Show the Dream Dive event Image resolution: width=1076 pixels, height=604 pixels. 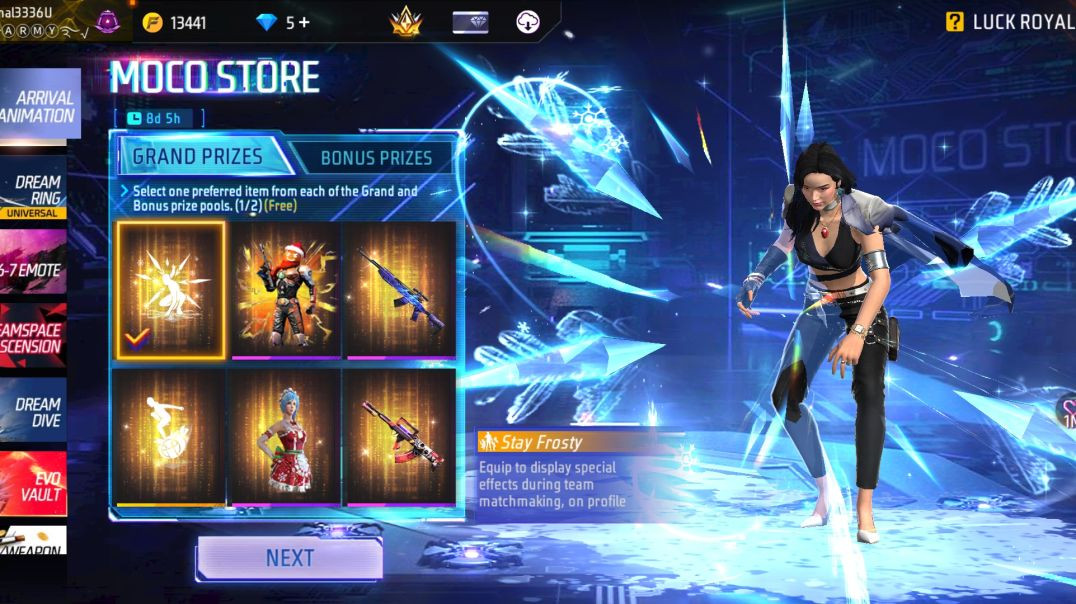coord(35,412)
